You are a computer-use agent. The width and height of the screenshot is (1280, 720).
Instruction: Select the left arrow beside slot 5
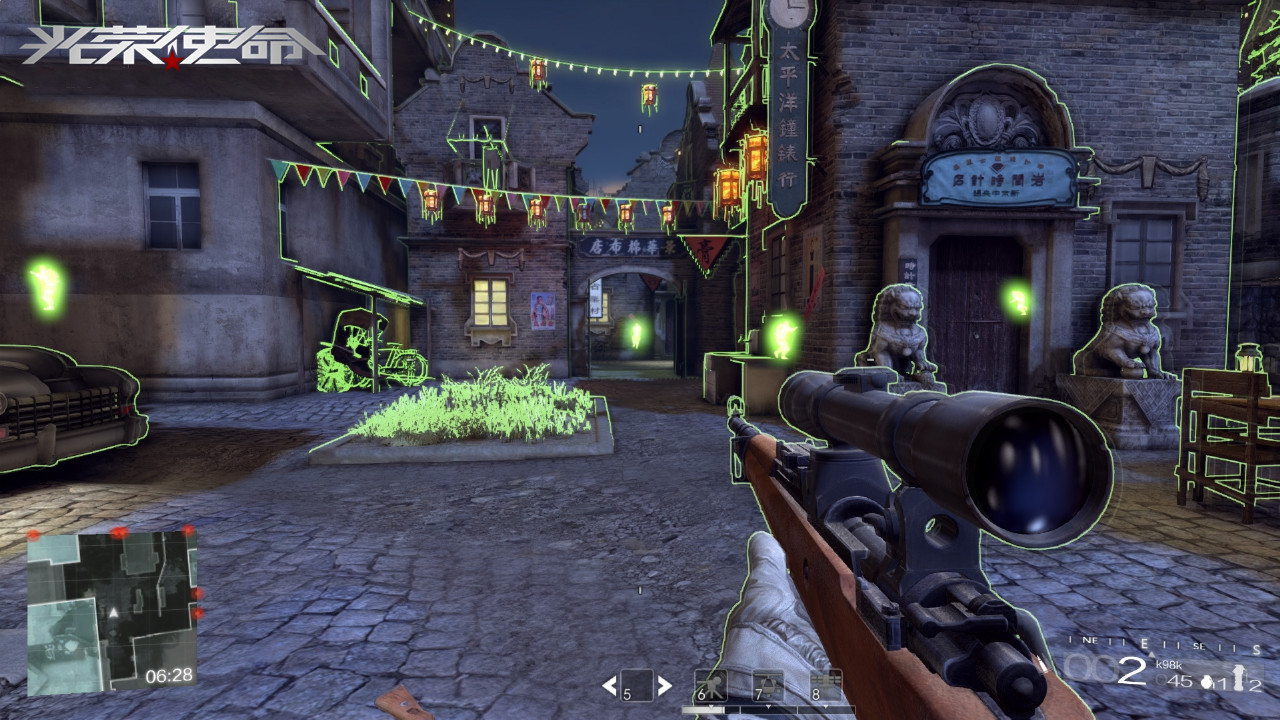(608, 686)
